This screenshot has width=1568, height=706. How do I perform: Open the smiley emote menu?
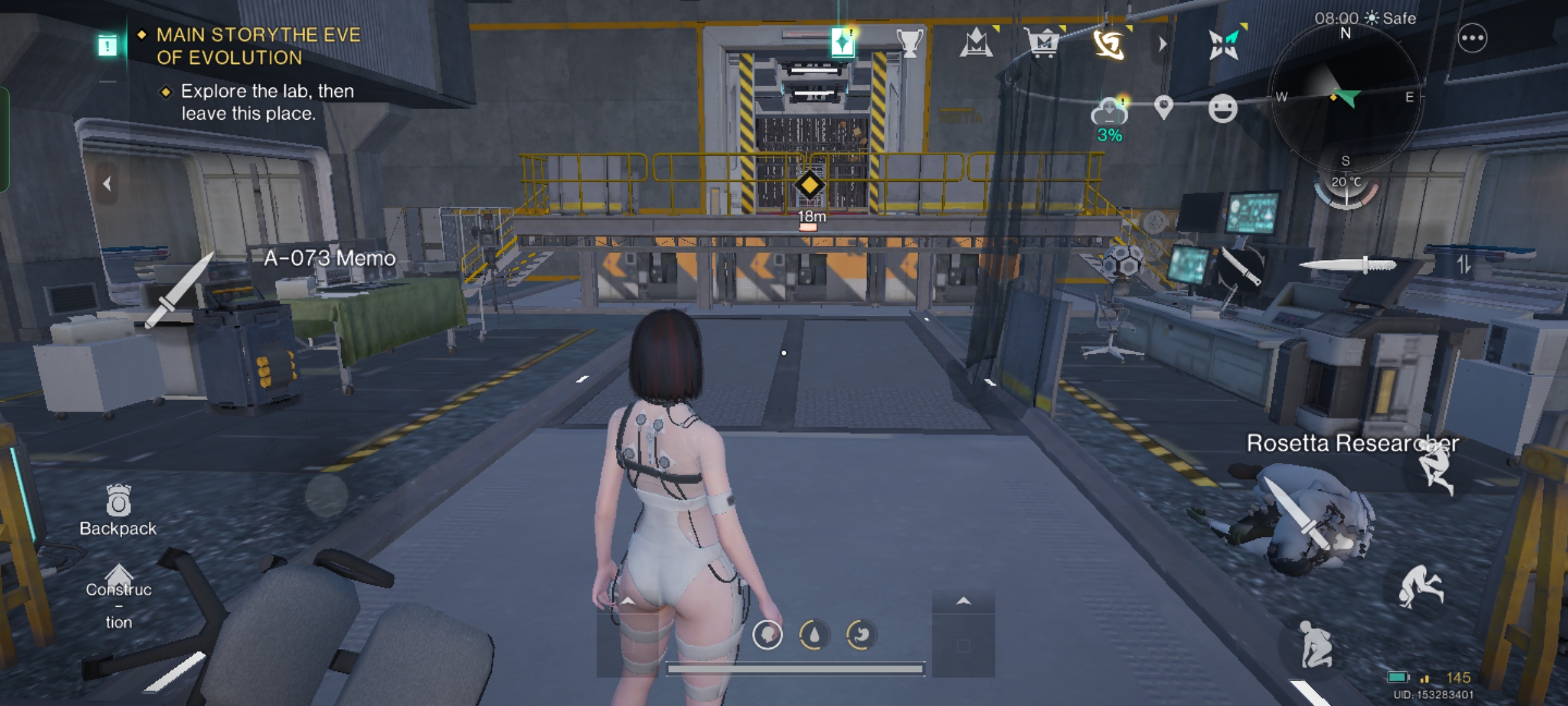[1222, 109]
